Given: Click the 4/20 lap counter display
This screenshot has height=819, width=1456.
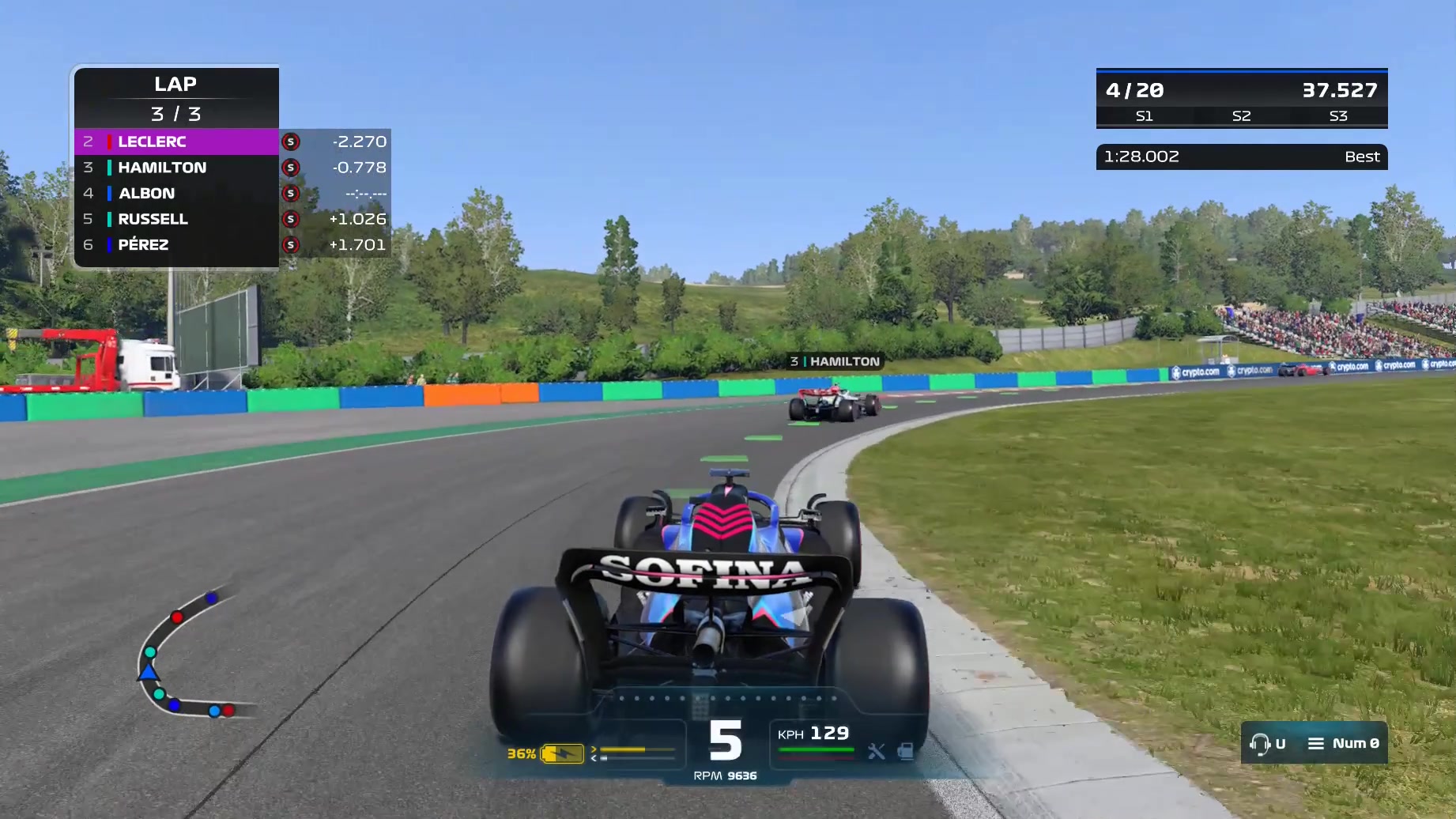Looking at the screenshot, I should 1136,90.
